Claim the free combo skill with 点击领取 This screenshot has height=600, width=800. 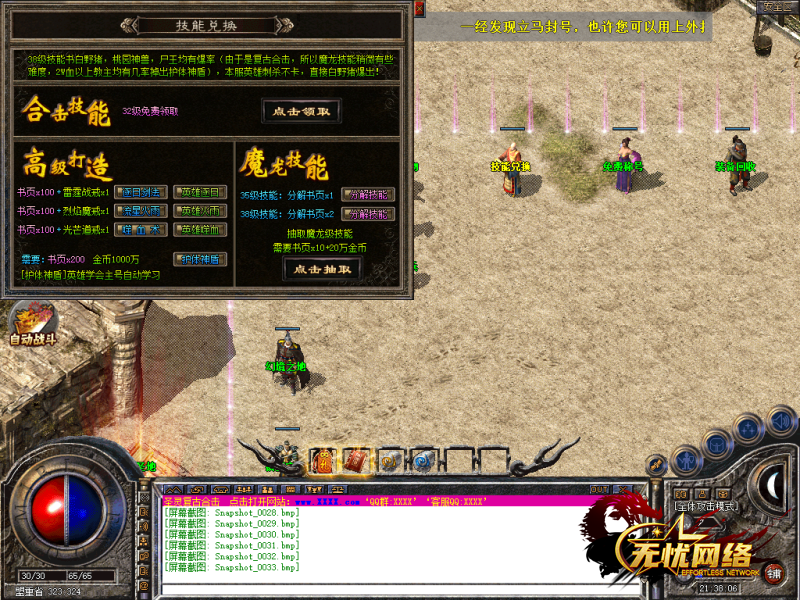point(301,111)
